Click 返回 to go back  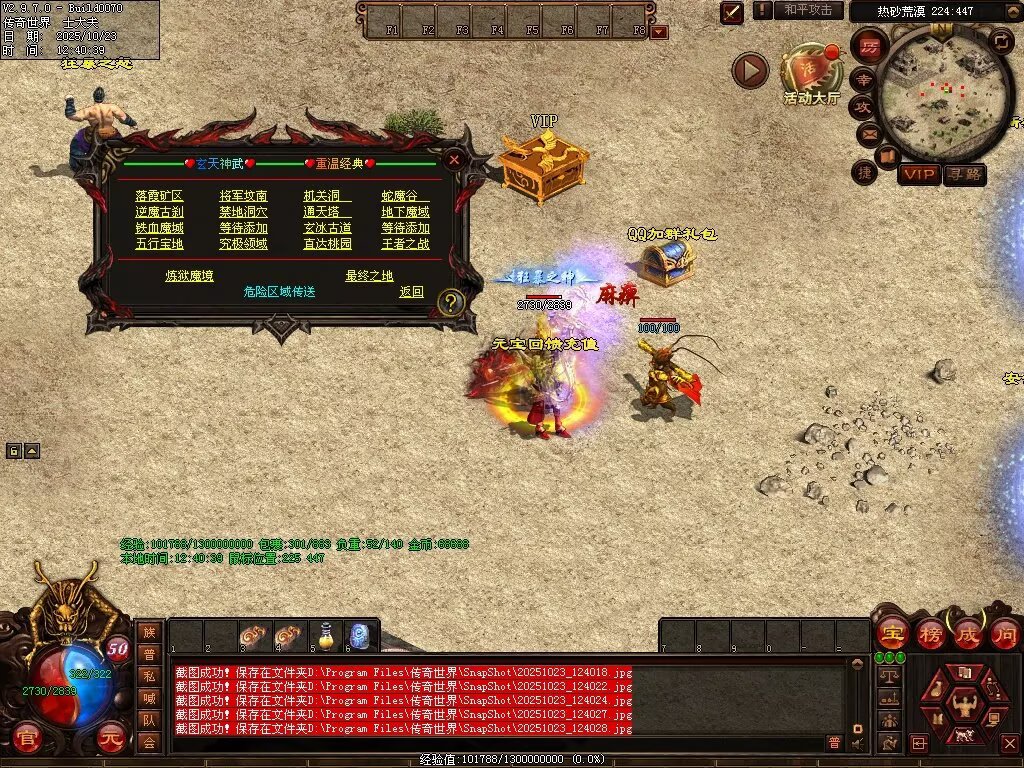coord(411,292)
